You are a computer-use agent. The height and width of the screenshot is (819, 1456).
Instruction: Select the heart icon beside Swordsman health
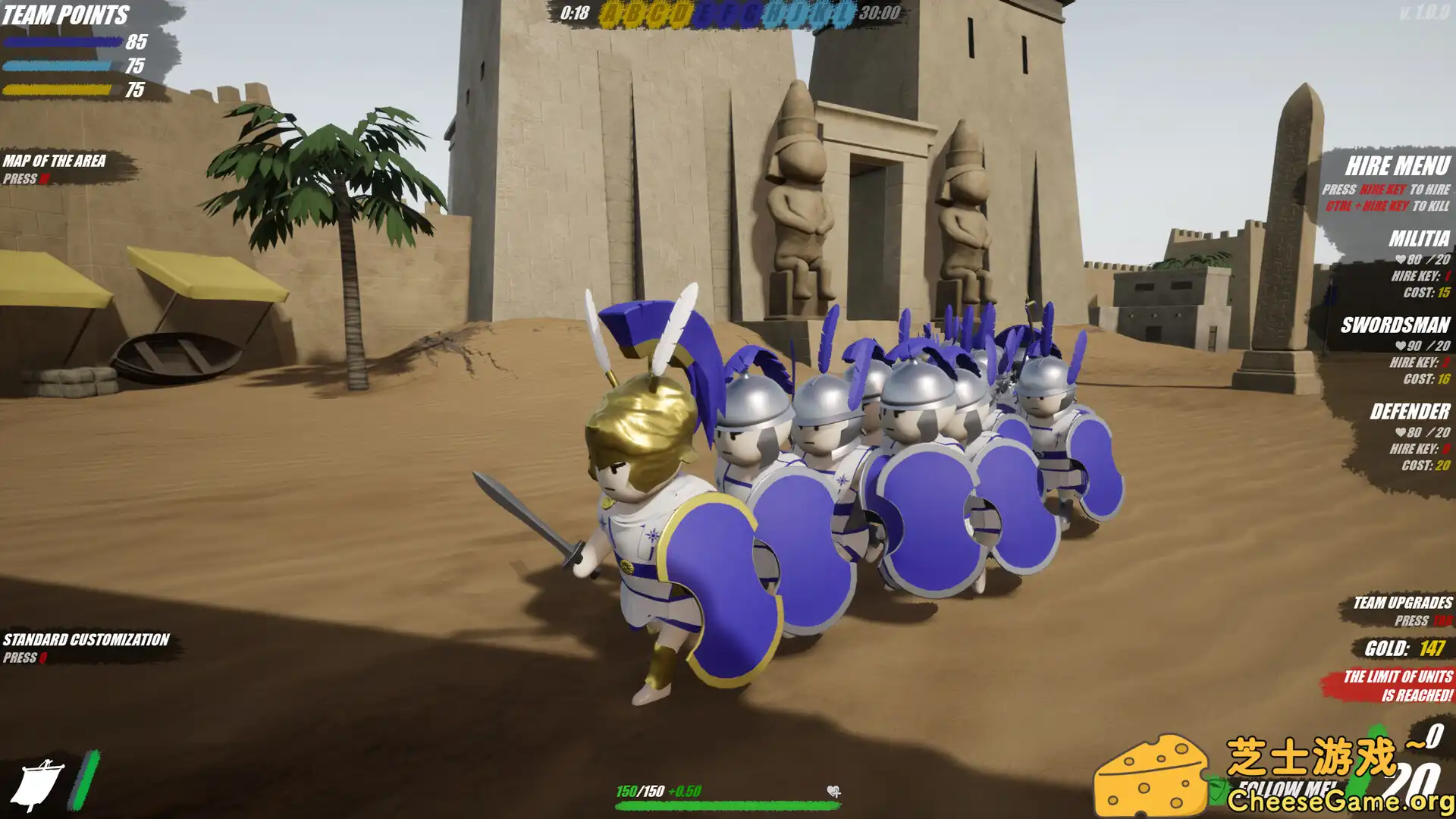pyautogui.click(x=1402, y=347)
